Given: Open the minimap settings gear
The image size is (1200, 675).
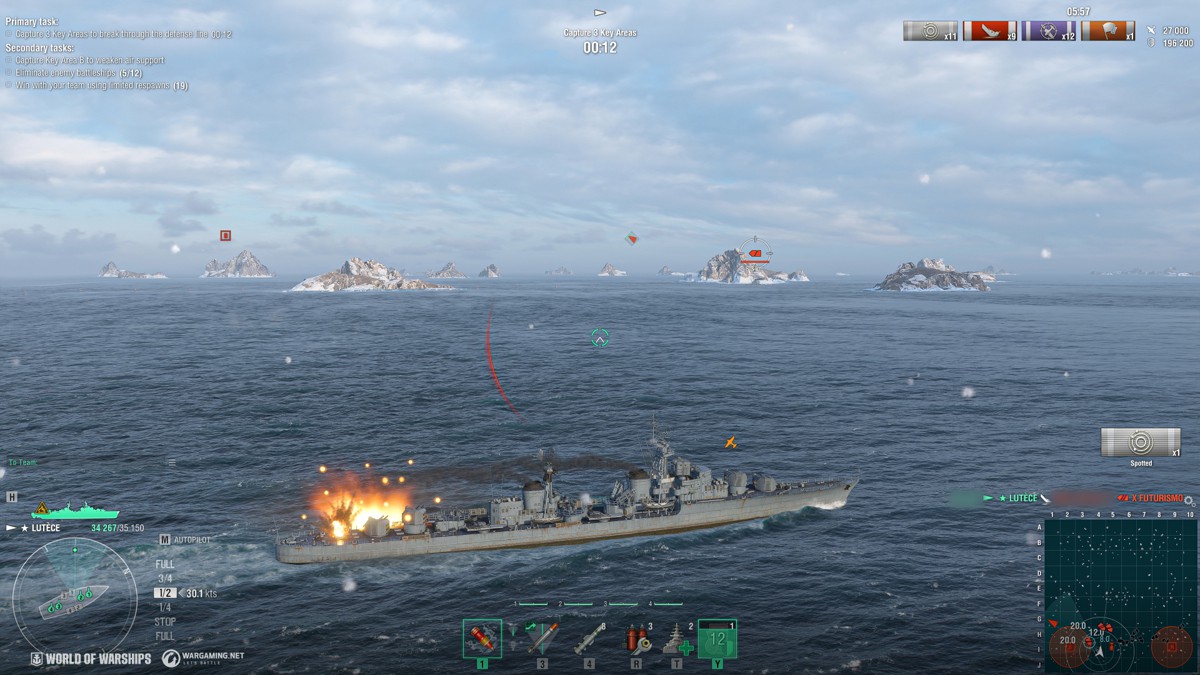Looking at the screenshot, I should click(x=1189, y=500).
